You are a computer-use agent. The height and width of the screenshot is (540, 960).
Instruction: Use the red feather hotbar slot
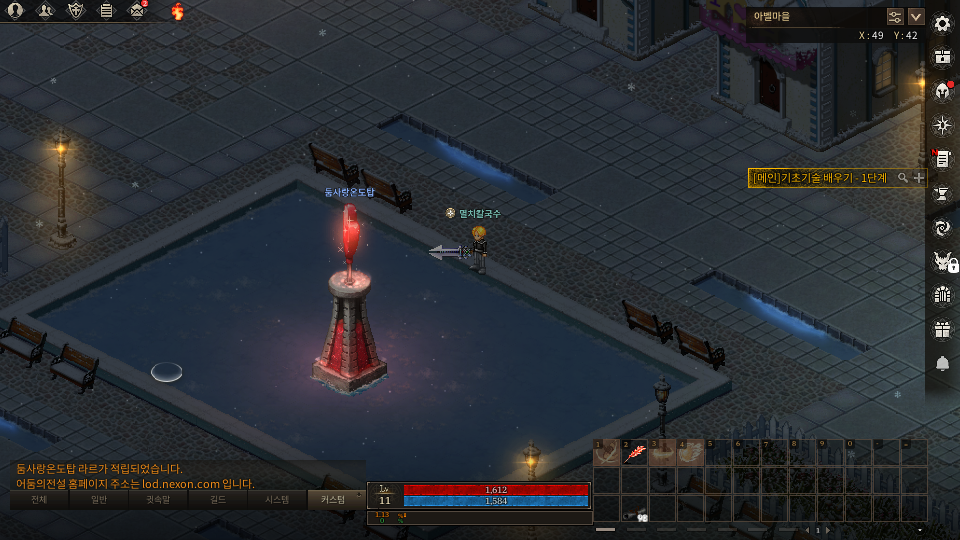[x=634, y=453]
